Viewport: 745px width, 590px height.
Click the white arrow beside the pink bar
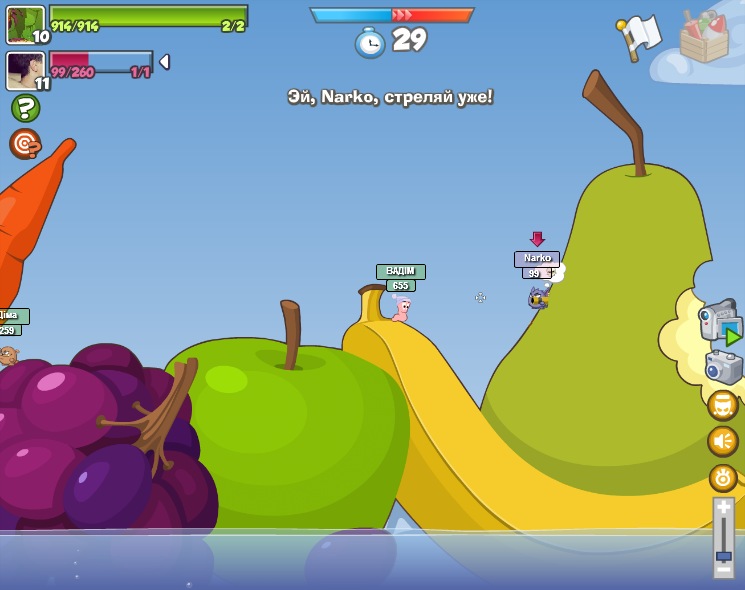point(164,62)
